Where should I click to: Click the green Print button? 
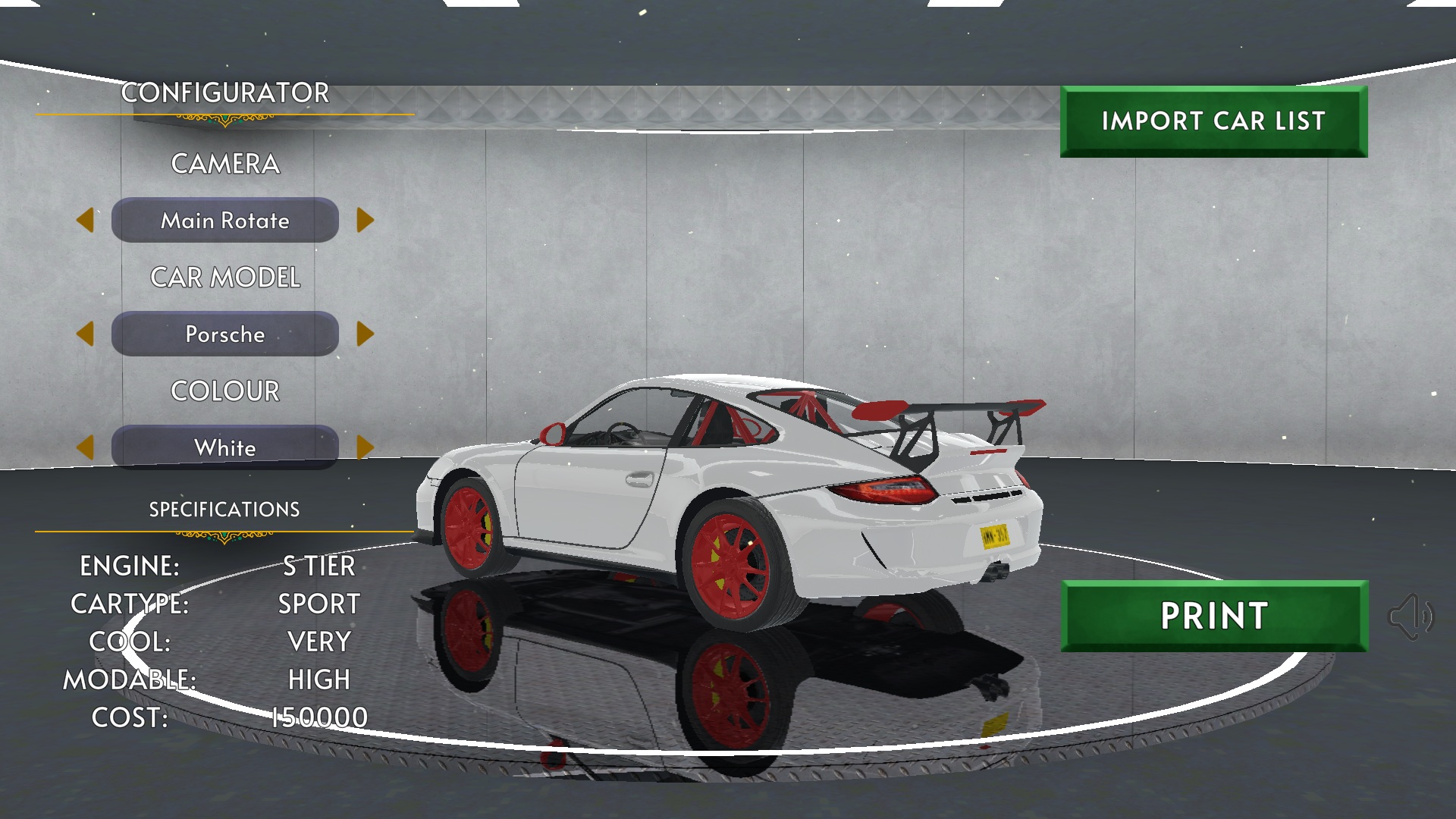[x=1214, y=616]
